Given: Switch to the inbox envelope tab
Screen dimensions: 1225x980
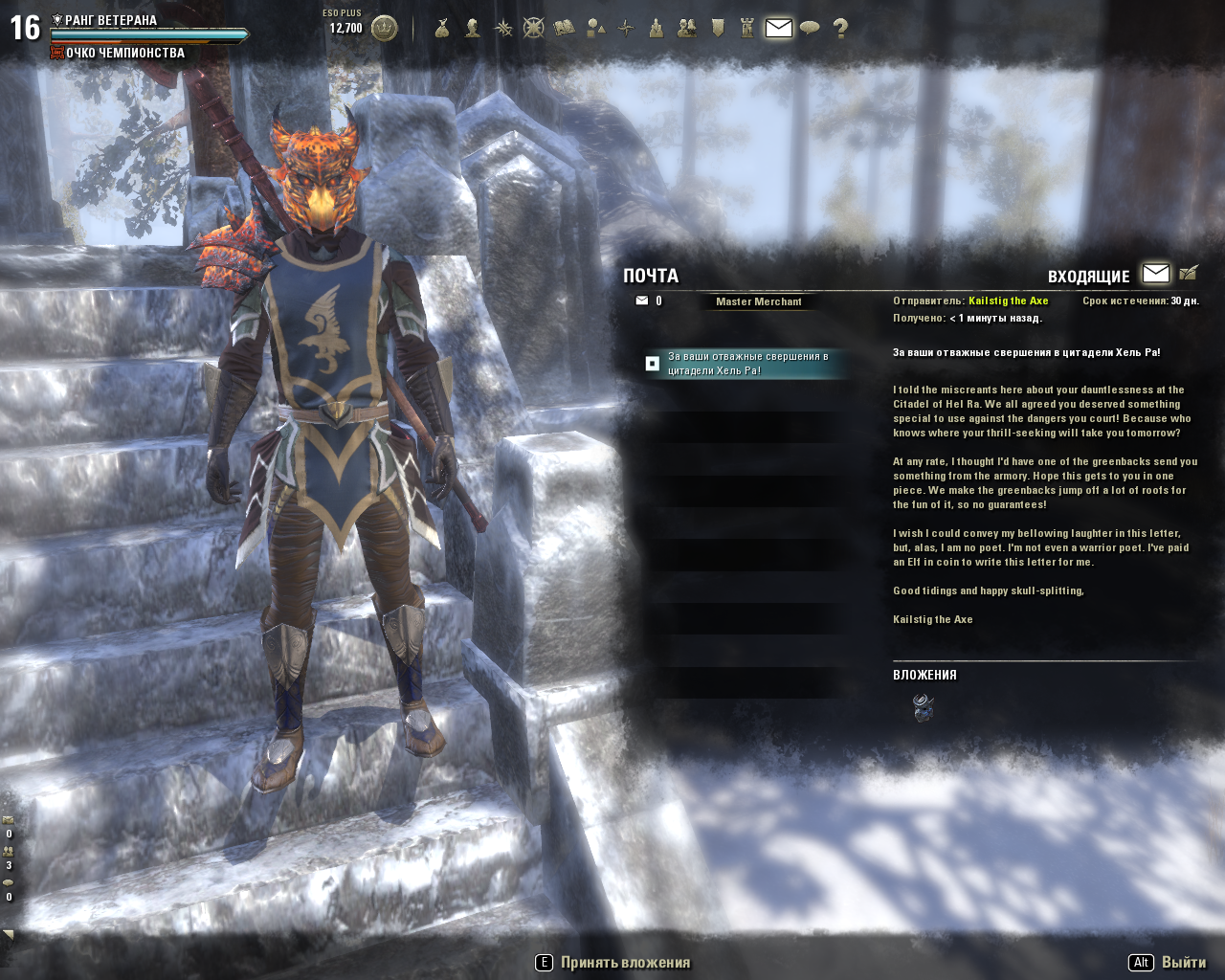Looking at the screenshot, I should 1156,274.
